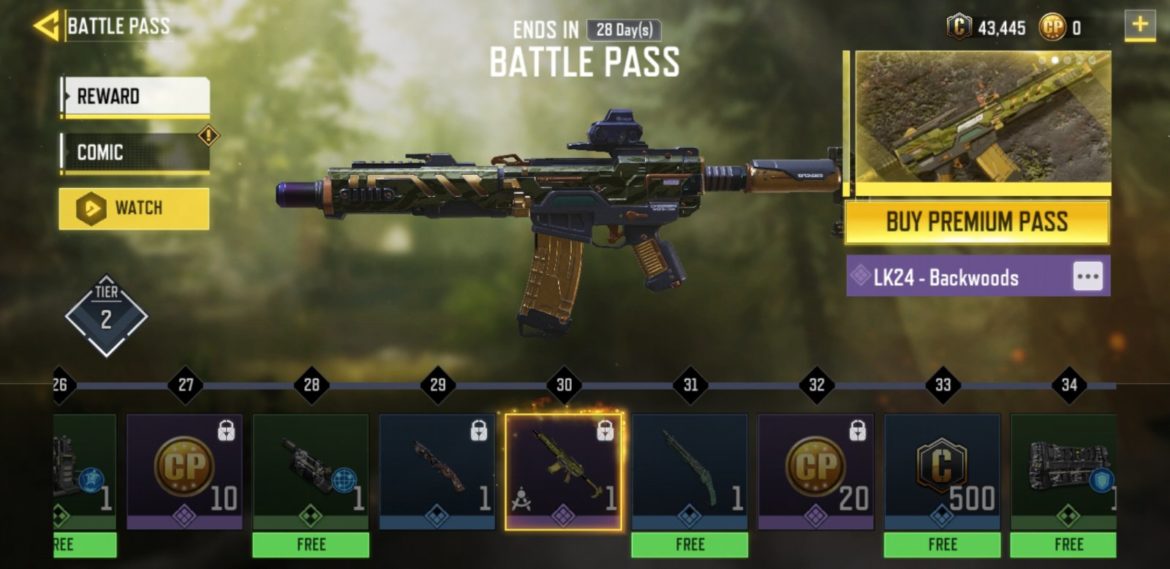Click the yellow Watch button

pyautogui.click(x=134, y=208)
